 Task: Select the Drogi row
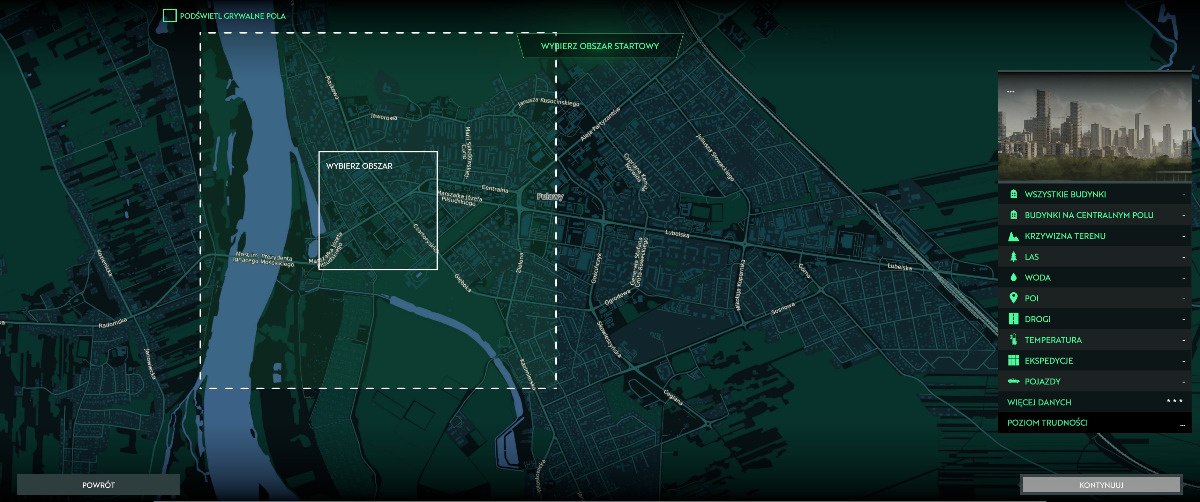click(1095, 319)
